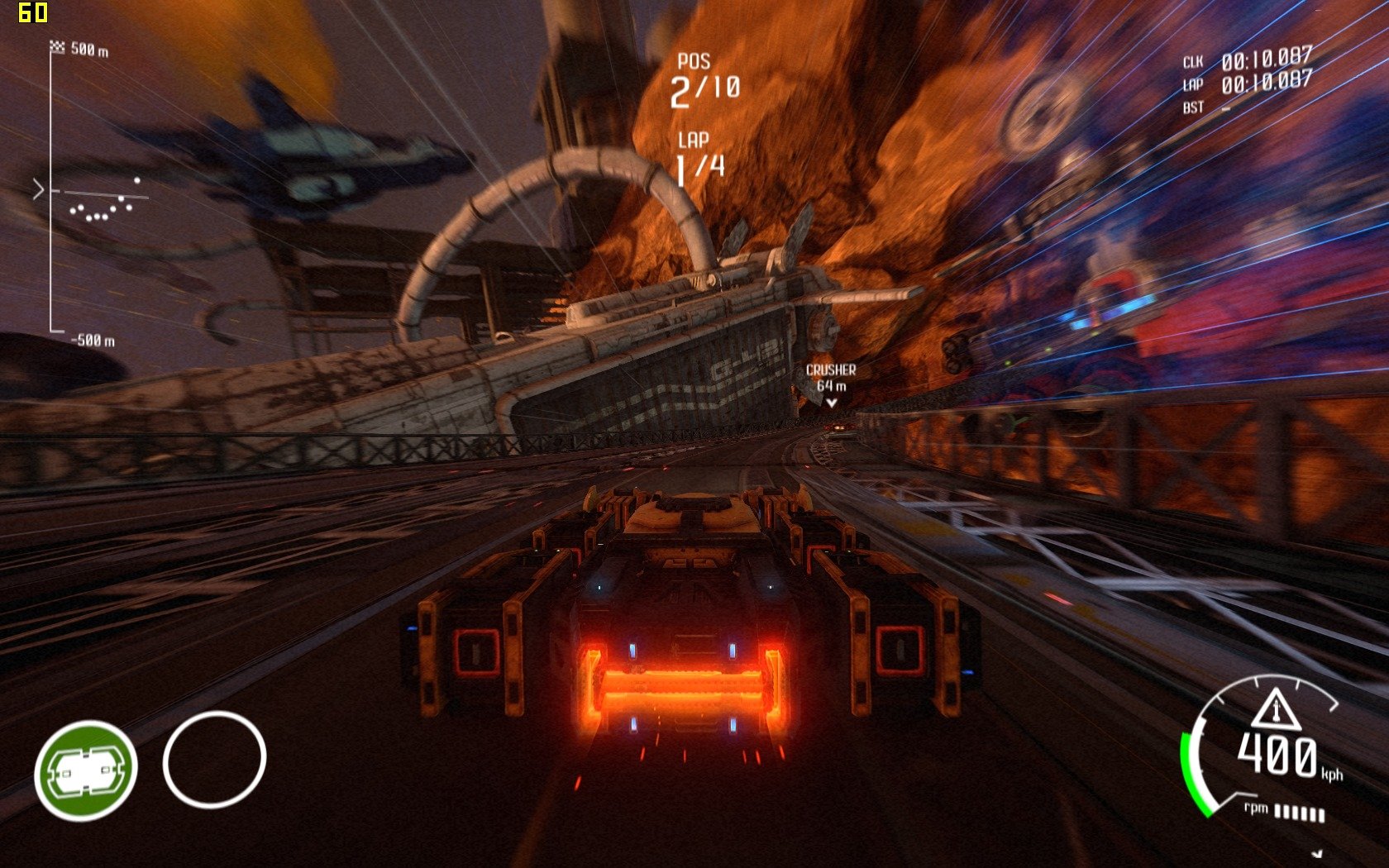The width and height of the screenshot is (1389, 868).
Task: Select the empty white circle pickup slot
Action: 214,759
